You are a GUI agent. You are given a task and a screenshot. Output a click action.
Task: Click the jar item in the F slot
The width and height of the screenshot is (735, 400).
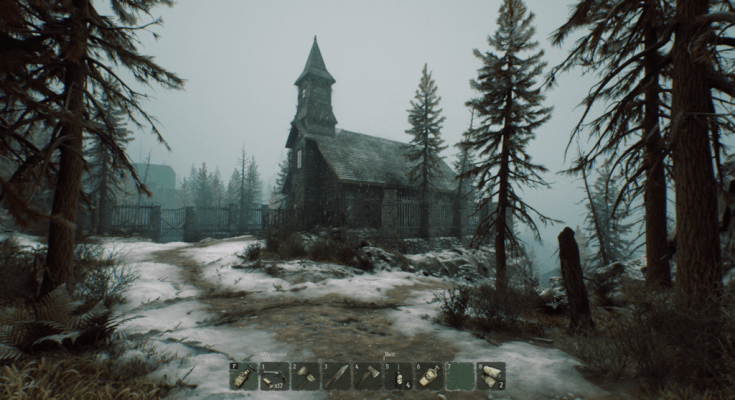click(243, 376)
